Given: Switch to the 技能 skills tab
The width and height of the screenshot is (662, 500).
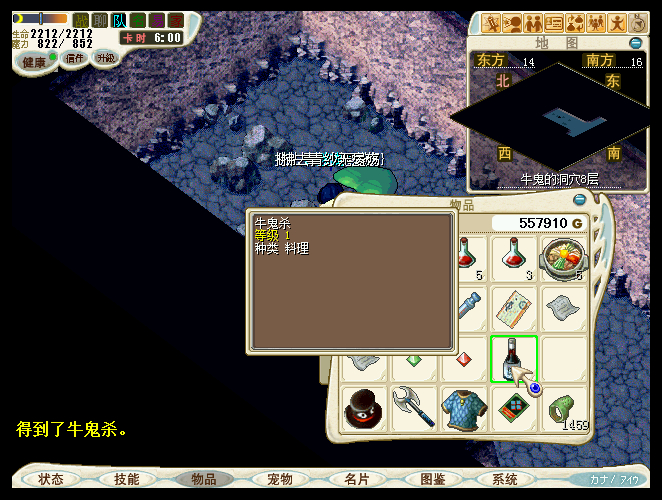Looking at the screenshot, I should (127, 479).
